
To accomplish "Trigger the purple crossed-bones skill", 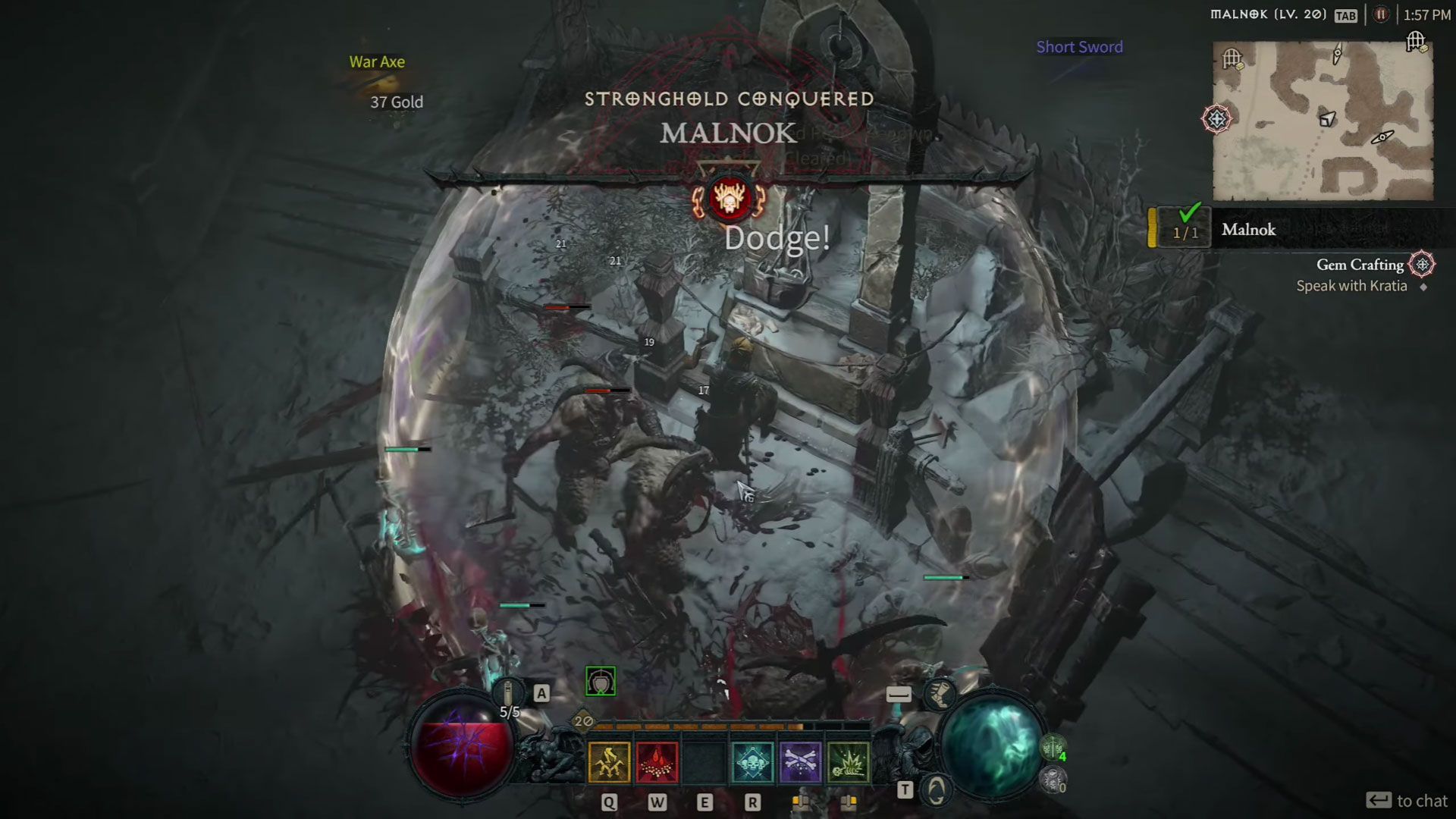I will [x=800, y=763].
